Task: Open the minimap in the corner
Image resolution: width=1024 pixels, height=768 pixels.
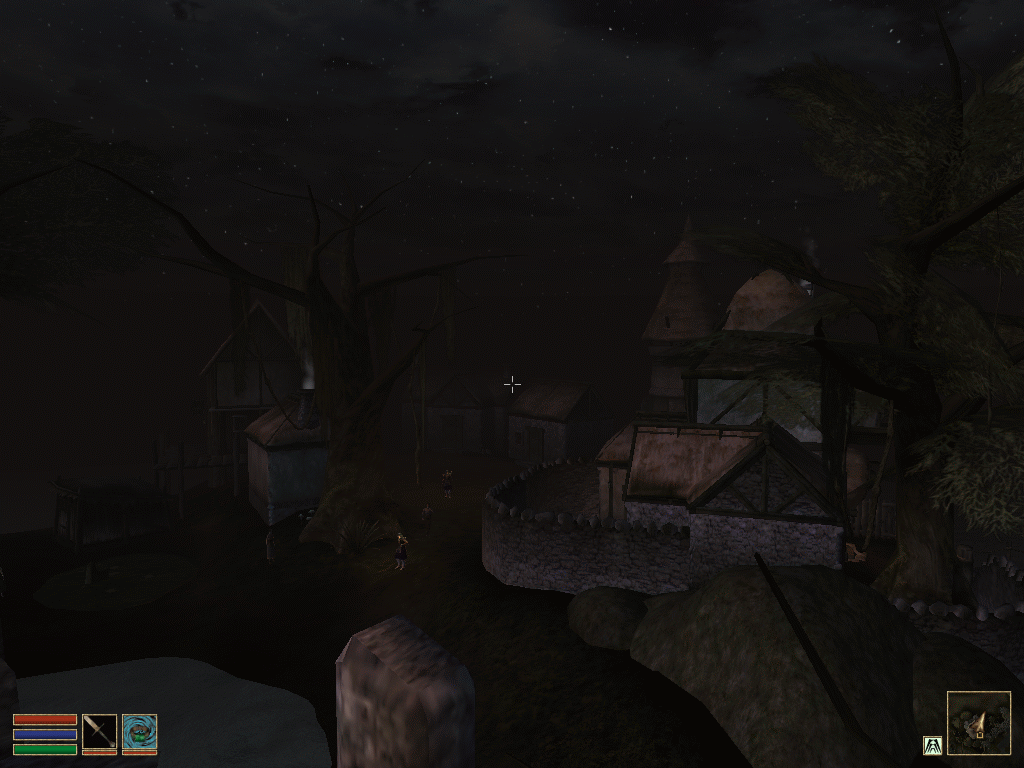Action: [x=978, y=723]
